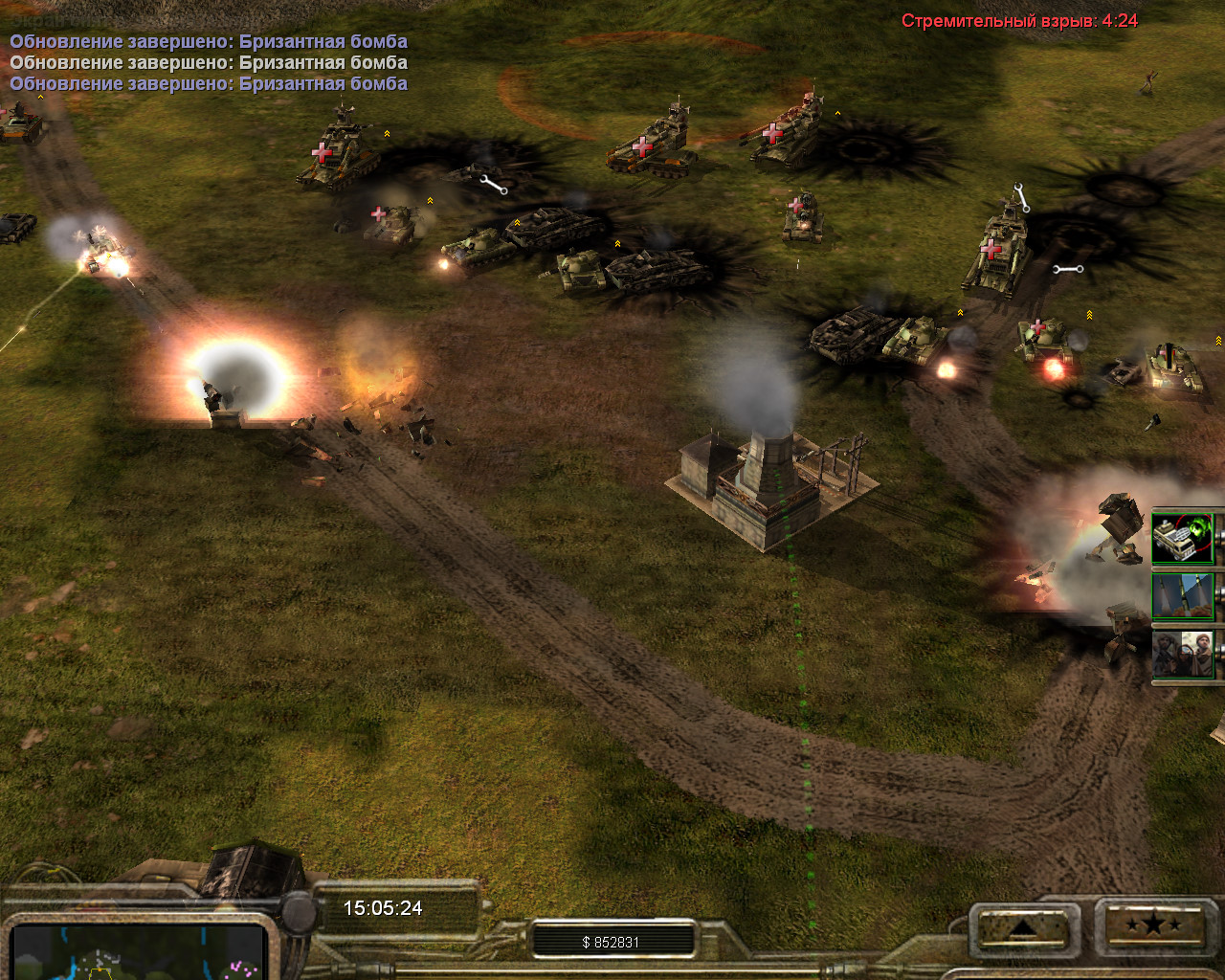Click on the minimap radar
Image resolution: width=1225 pixels, height=980 pixels.
click(x=139, y=953)
